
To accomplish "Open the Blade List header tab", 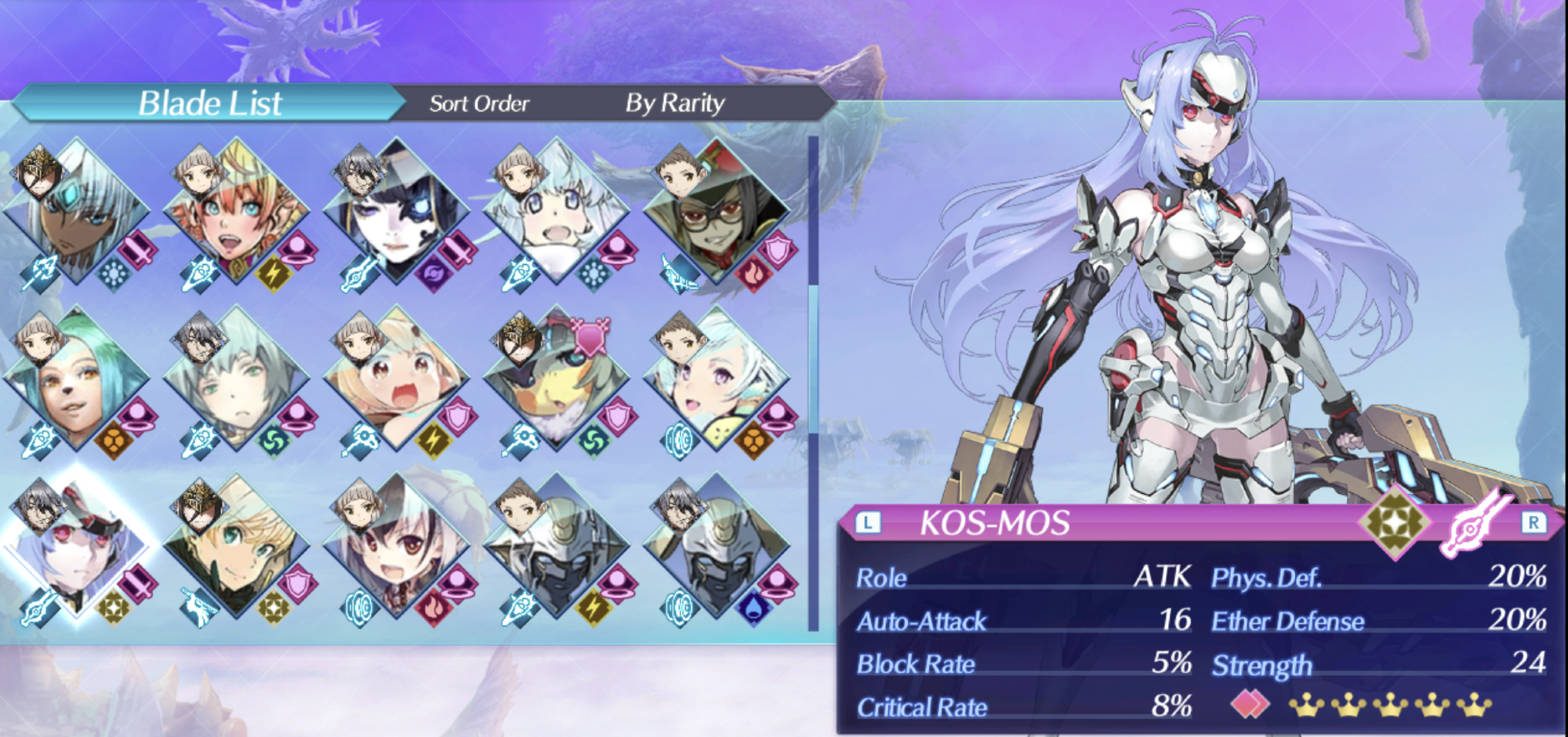I will tap(209, 103).
